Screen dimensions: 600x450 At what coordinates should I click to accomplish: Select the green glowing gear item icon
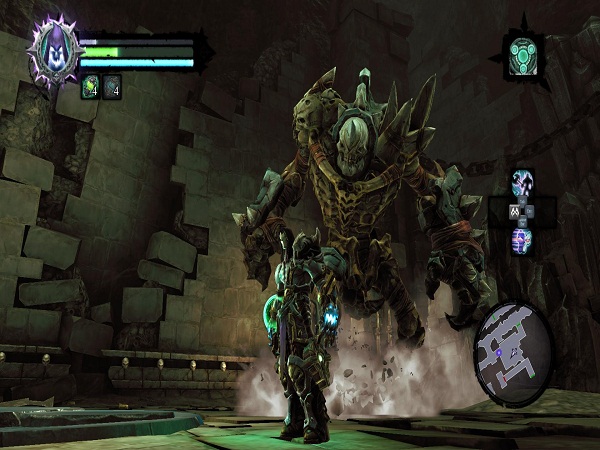pos(523,51)
